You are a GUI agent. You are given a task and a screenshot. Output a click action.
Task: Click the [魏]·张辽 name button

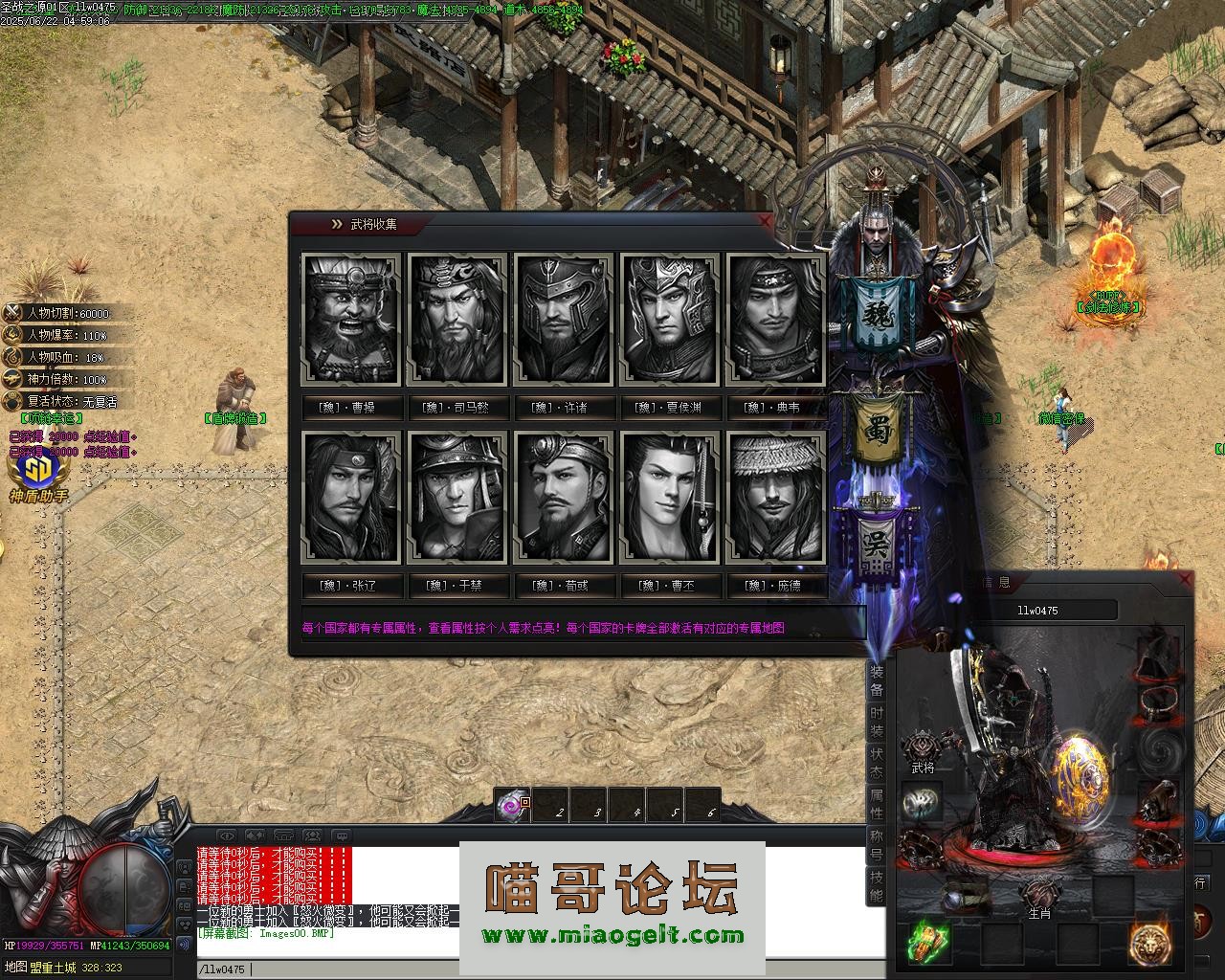tap(350, 586)
